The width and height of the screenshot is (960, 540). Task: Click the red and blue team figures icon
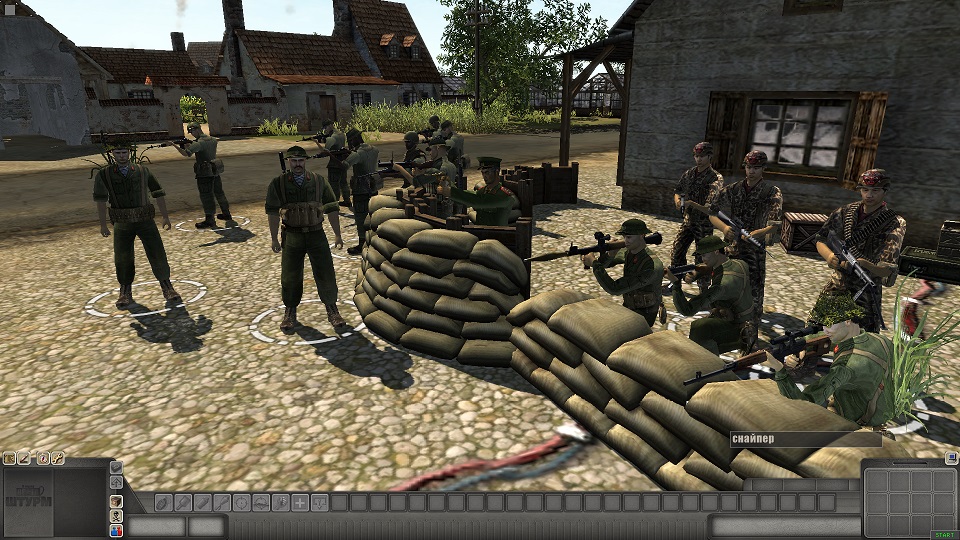(x=116, y=531)
